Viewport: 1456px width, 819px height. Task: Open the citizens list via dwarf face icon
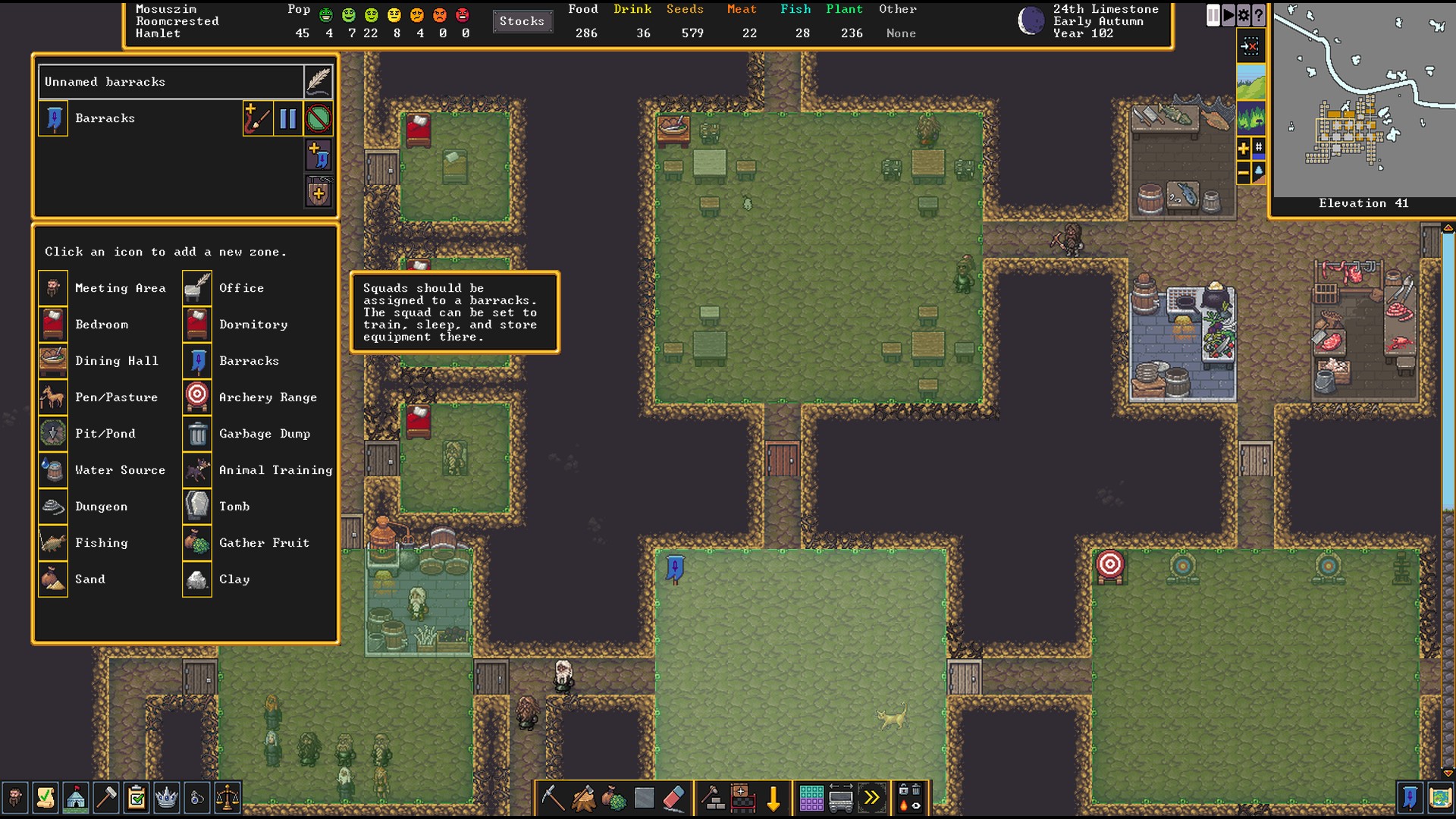click(17, 799)
